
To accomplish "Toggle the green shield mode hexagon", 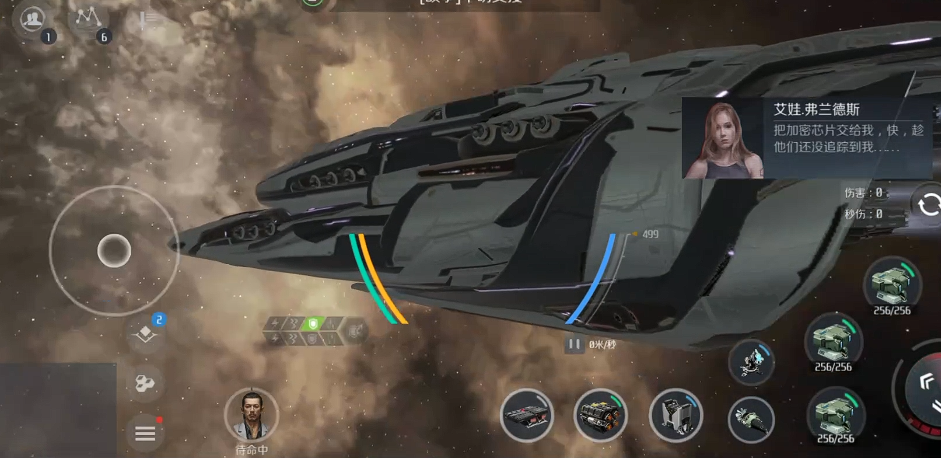I will tap(313, 324).
